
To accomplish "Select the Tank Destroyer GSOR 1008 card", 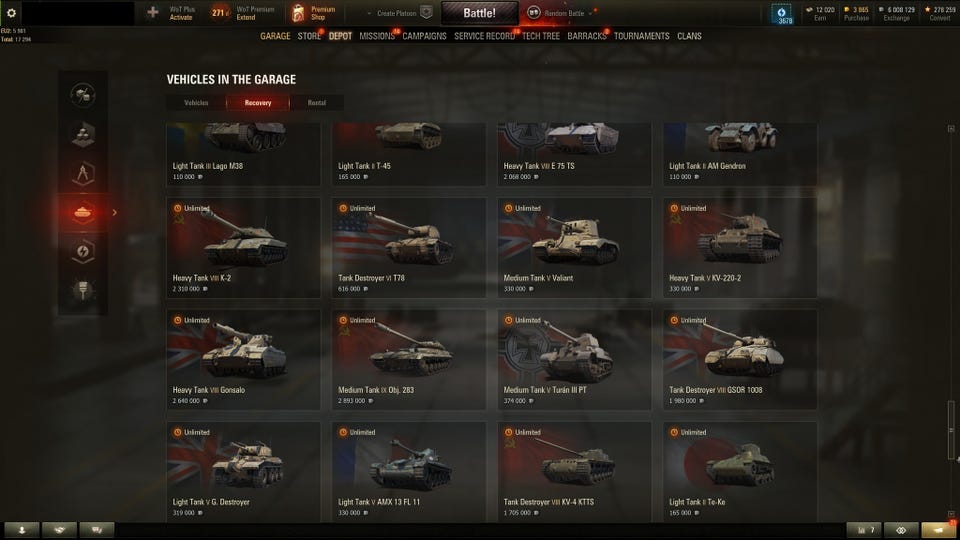I will pyautogui.click(x=740, y=360).
